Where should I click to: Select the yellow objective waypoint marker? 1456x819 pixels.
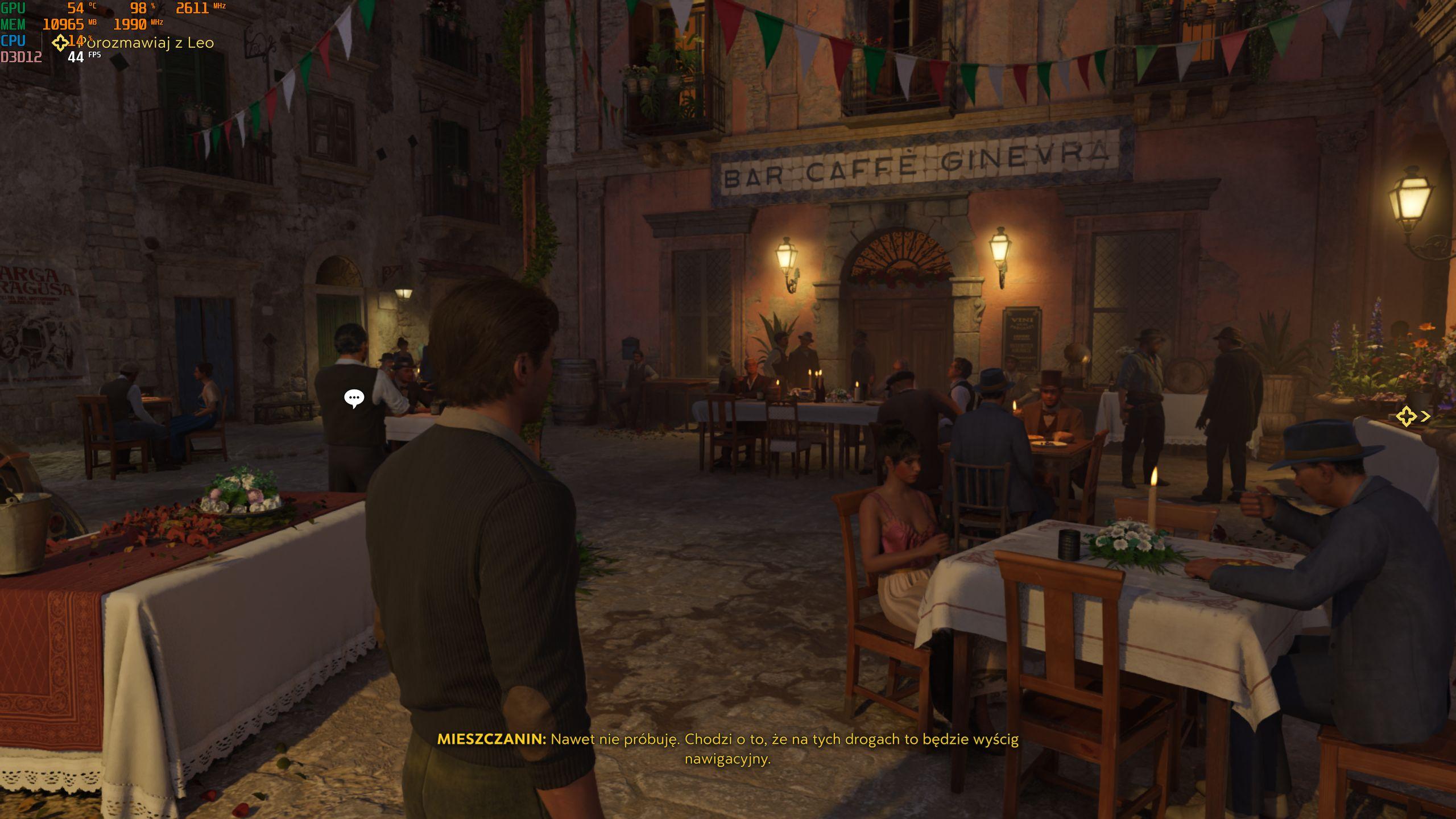pos(1407,416)
